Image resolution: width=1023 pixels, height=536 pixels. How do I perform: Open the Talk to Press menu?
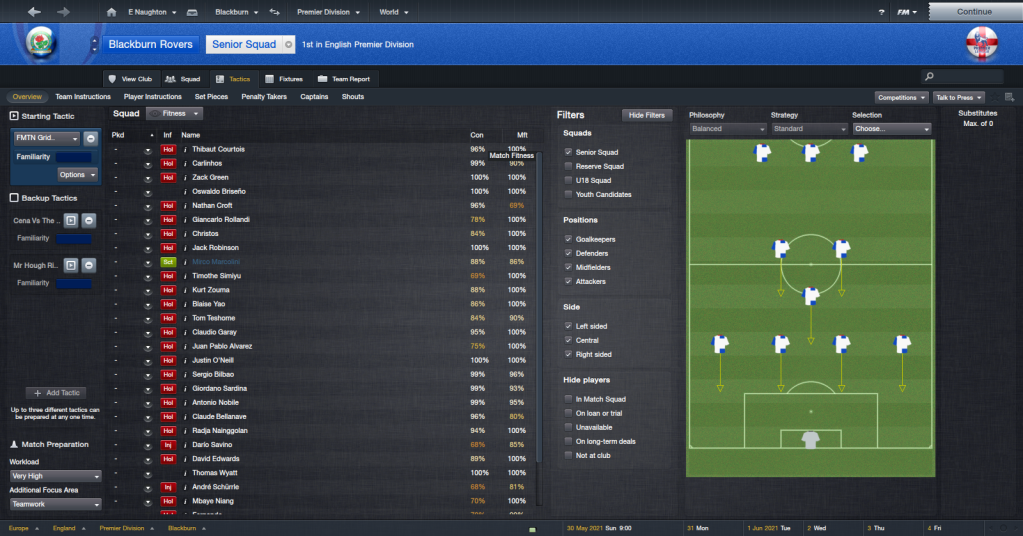coord(958,97)
